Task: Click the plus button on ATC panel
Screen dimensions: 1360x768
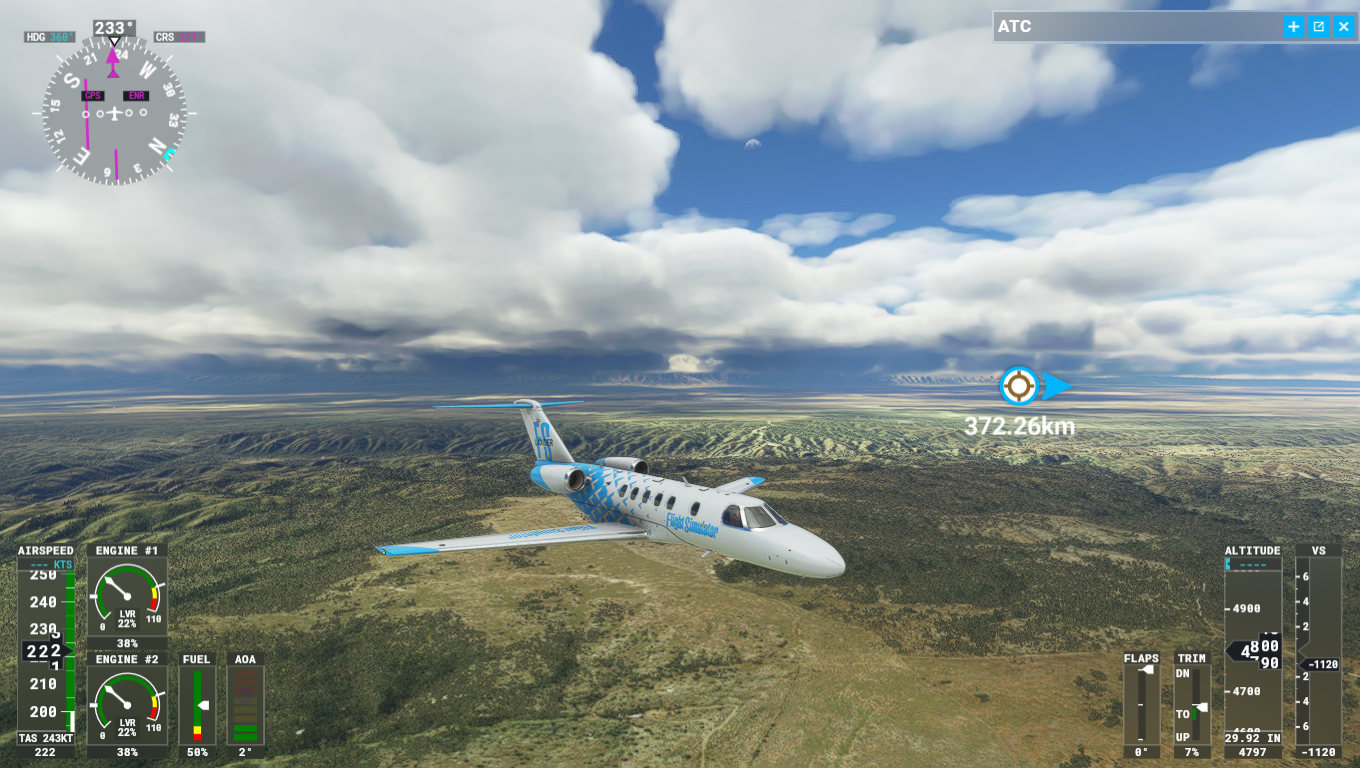Action: click(1294, 27)
